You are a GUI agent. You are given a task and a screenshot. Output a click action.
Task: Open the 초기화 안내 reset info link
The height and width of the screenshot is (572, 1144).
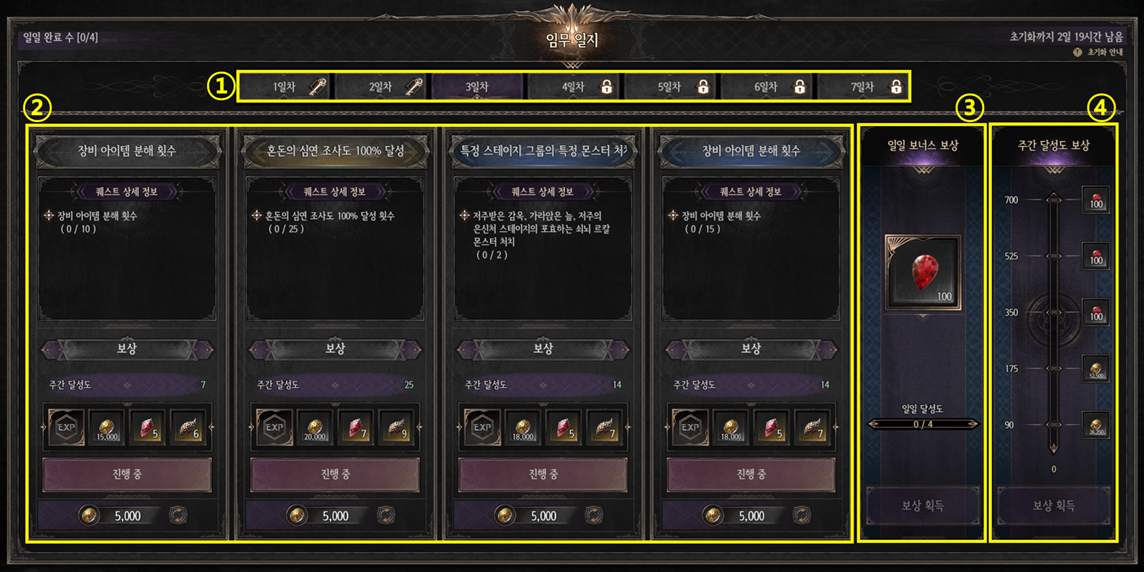[1097, 52]
